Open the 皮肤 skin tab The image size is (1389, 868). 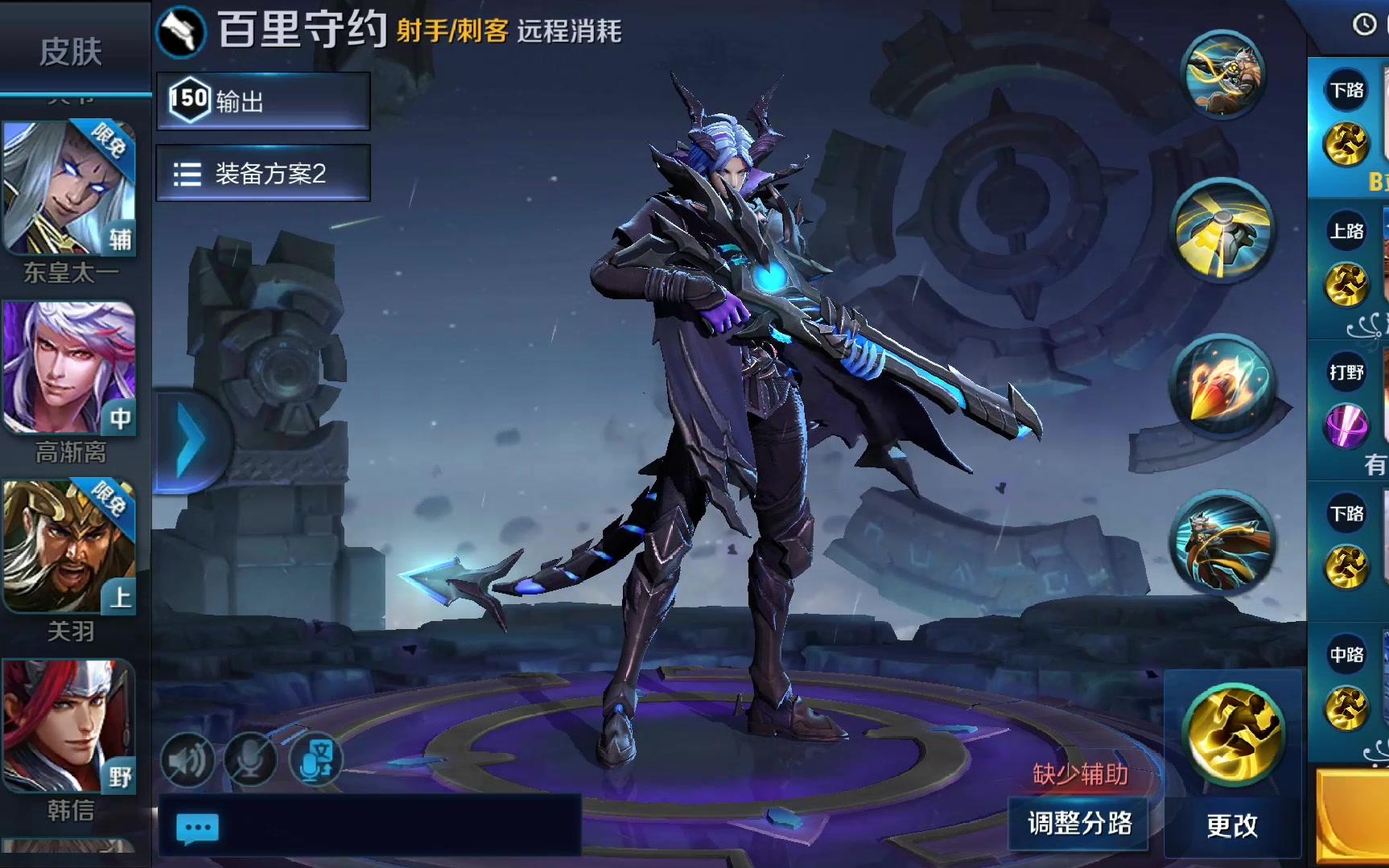click(71, 52)
